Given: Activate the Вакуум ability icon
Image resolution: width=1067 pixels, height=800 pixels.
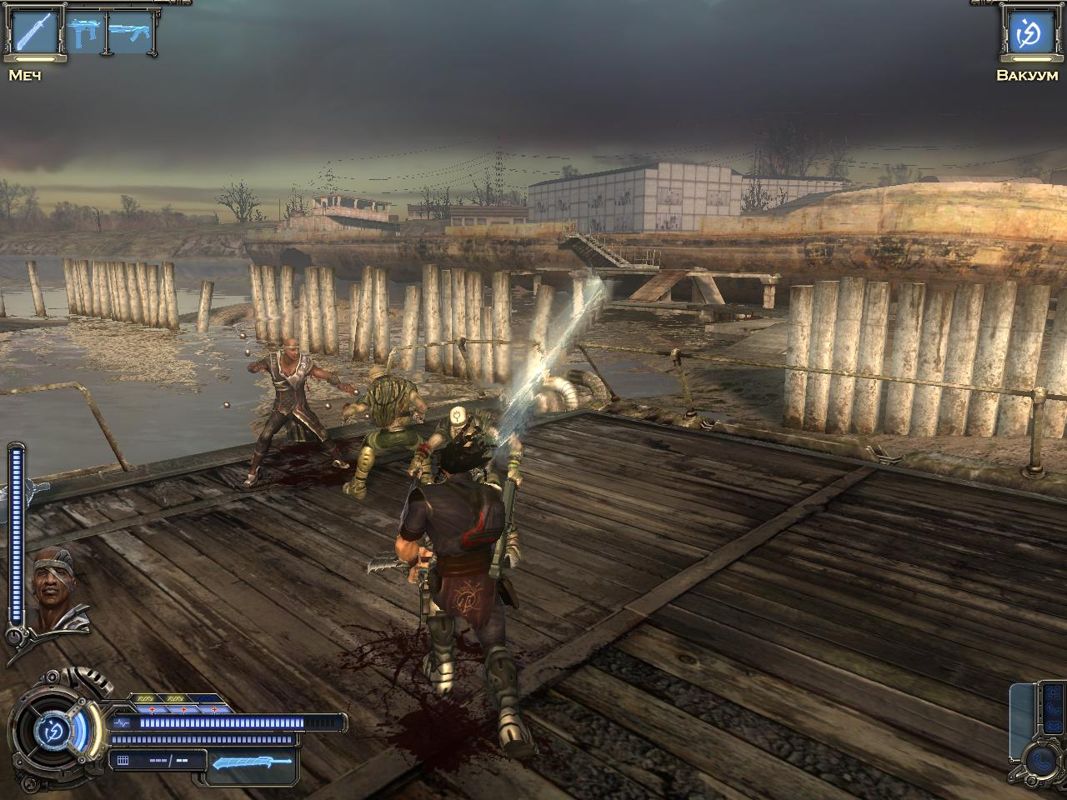Looking at the screenshot, I should pyautogui.click(x=1028, y=33).
